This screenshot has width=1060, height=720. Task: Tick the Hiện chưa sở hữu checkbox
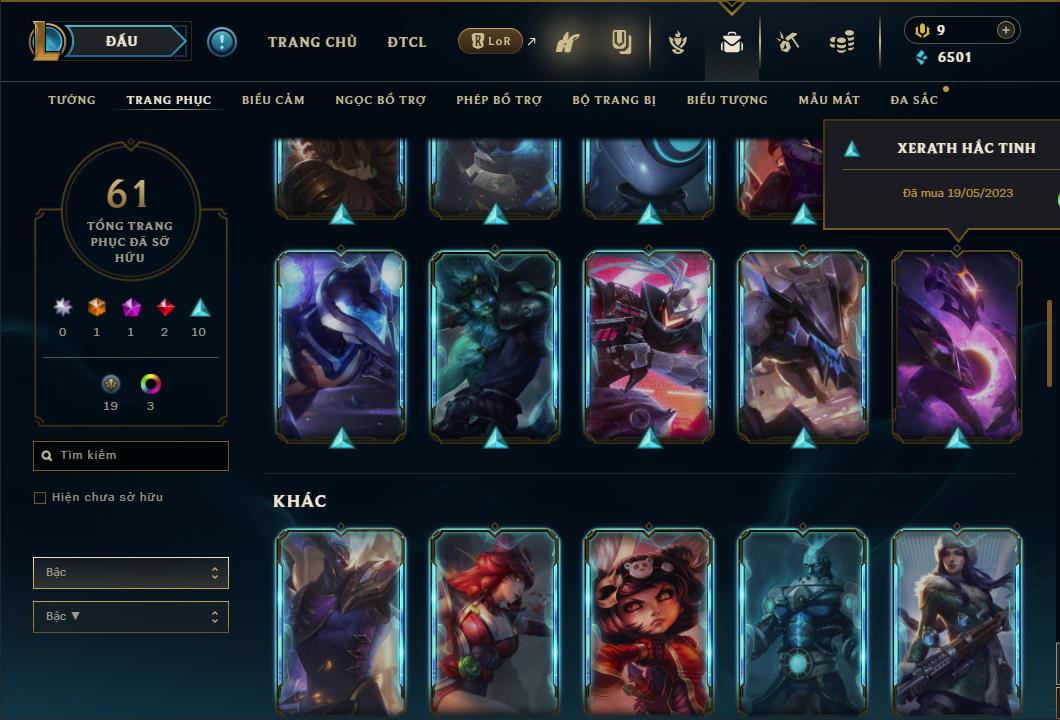click(40, 498)
